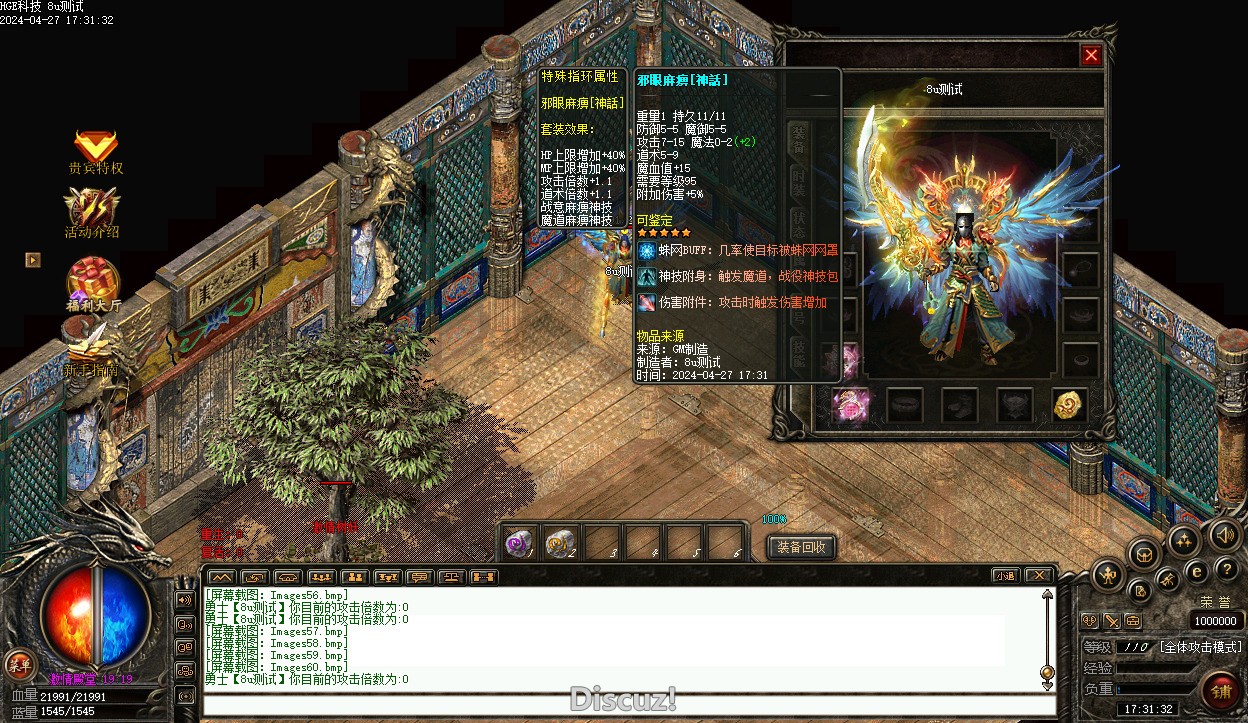This screenshot has width=1248, height=723.
Task: Close the character equipment window
Action: point(1091,56)
